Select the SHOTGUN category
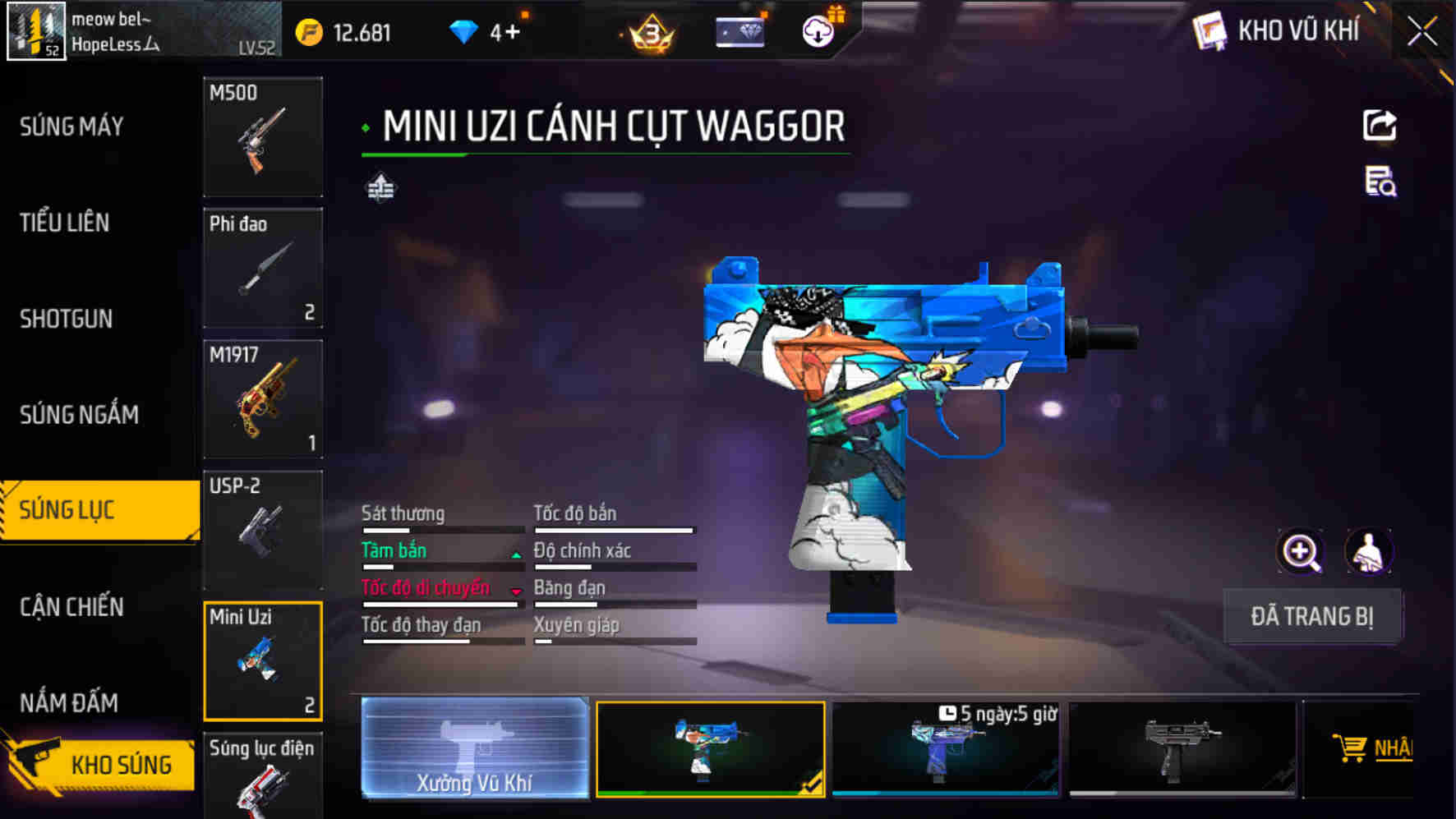The width and height of the screenshot is (1456, 819). [67, 319]
